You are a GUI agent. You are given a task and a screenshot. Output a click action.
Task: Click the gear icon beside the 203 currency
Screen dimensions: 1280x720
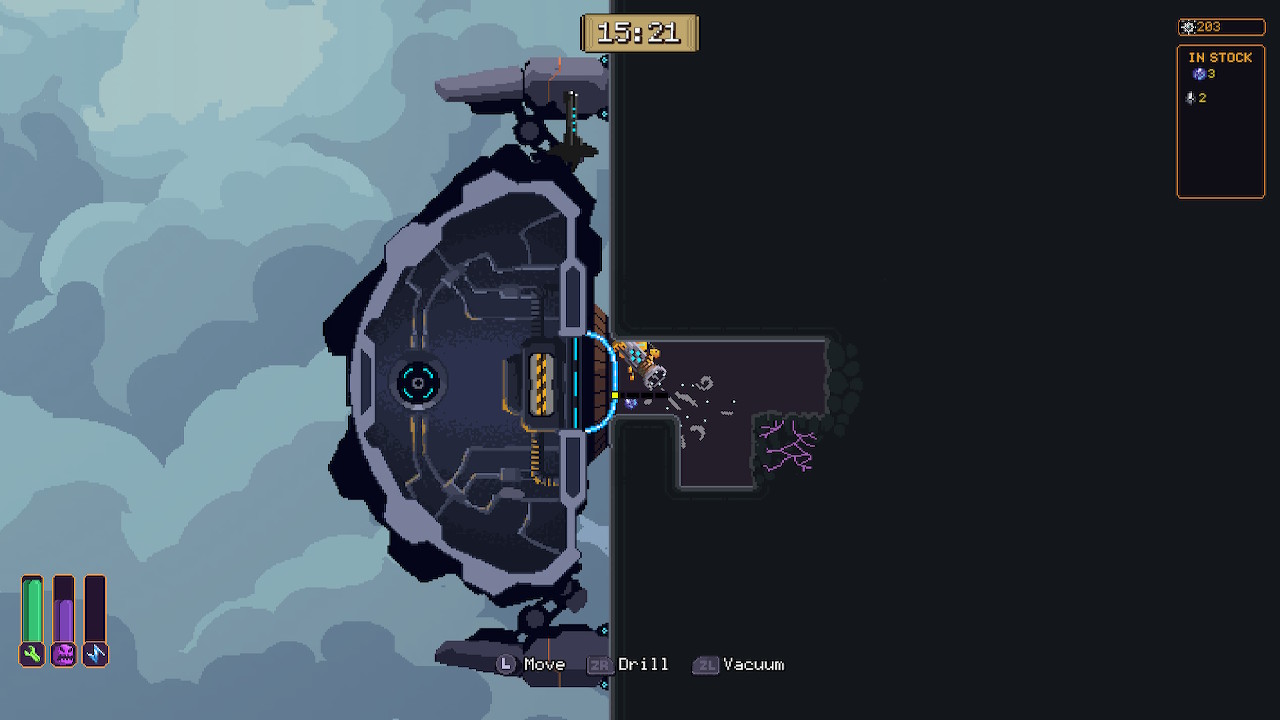tap(1190, 27)
